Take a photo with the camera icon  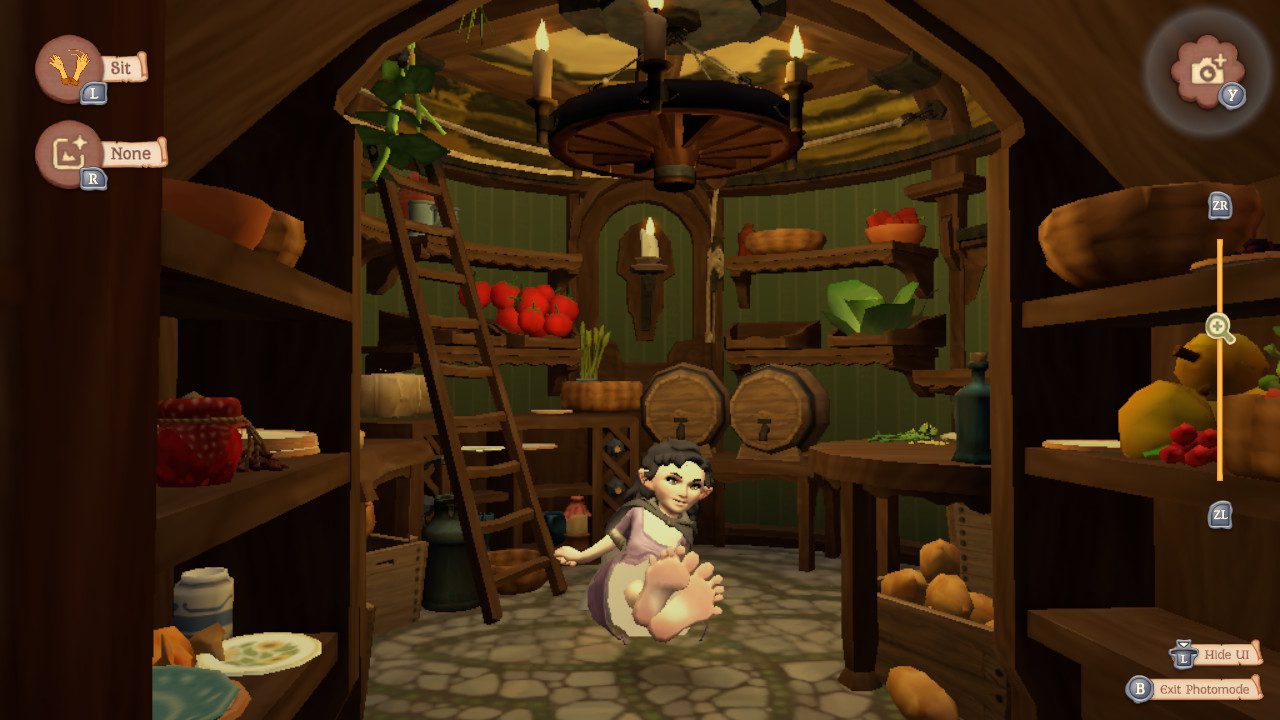1208,68
